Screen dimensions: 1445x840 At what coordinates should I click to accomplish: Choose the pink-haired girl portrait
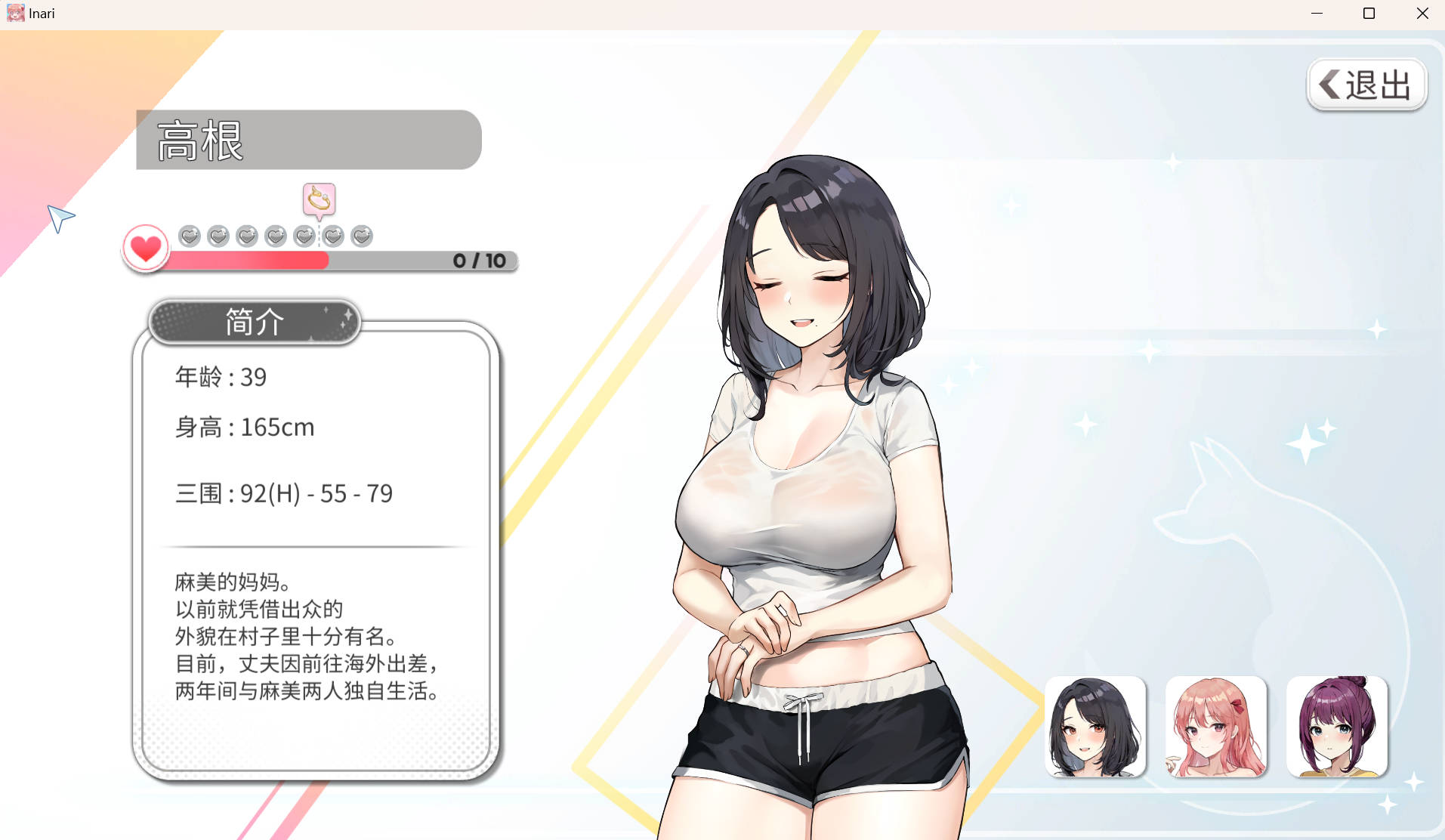(1216, 727)
